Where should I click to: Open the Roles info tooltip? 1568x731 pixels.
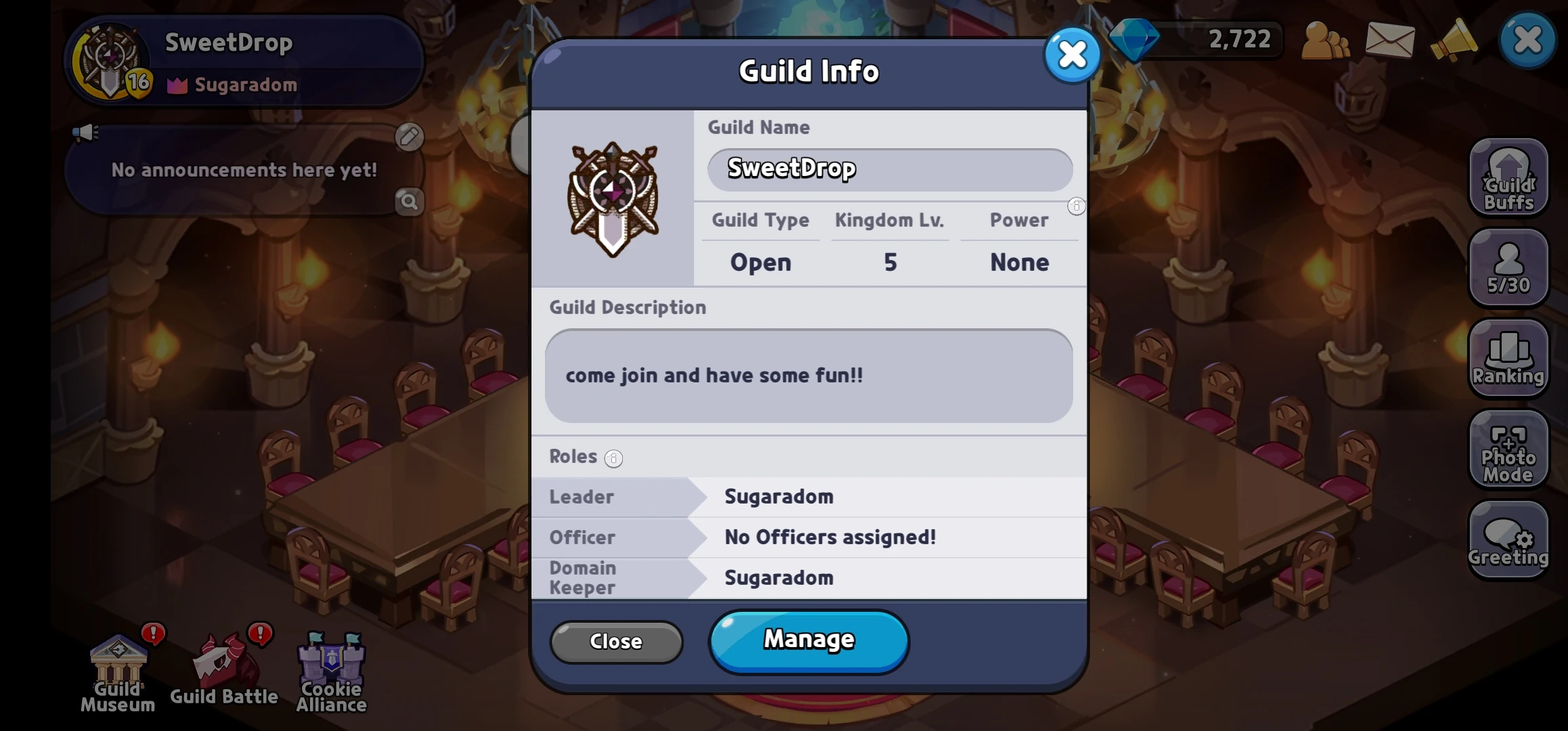click(613, 459)
